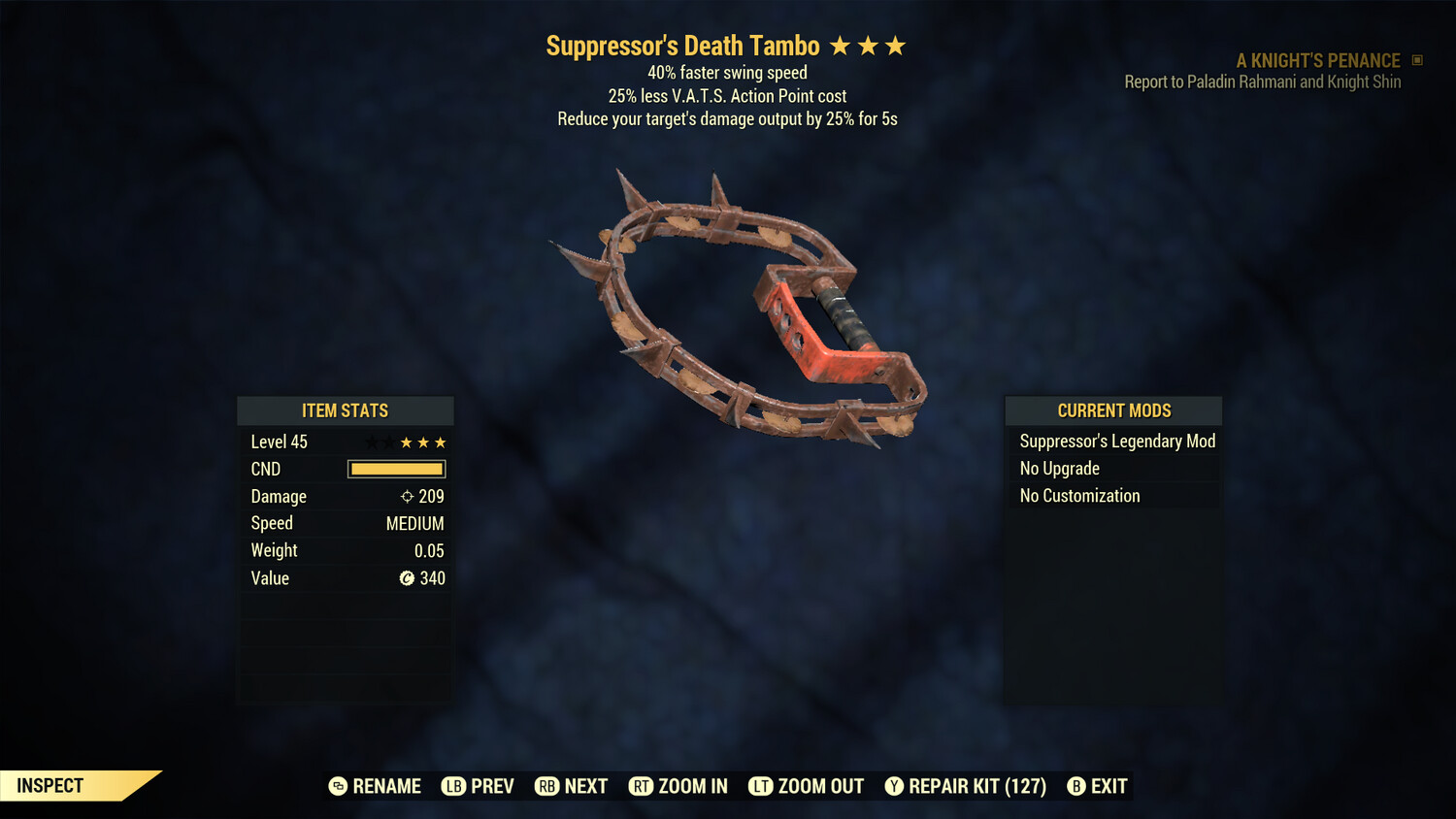The height and width of the screenshot is (819, 1456).
Task: Select Zoom In on the weapon
Action: pos(678,786)
